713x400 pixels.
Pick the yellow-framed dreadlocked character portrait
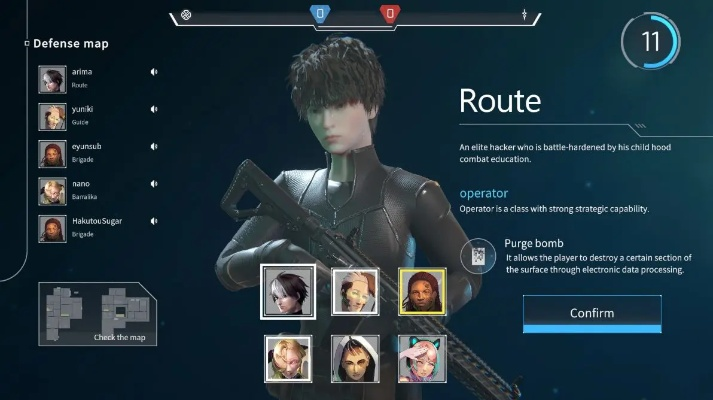click(421, 291)
